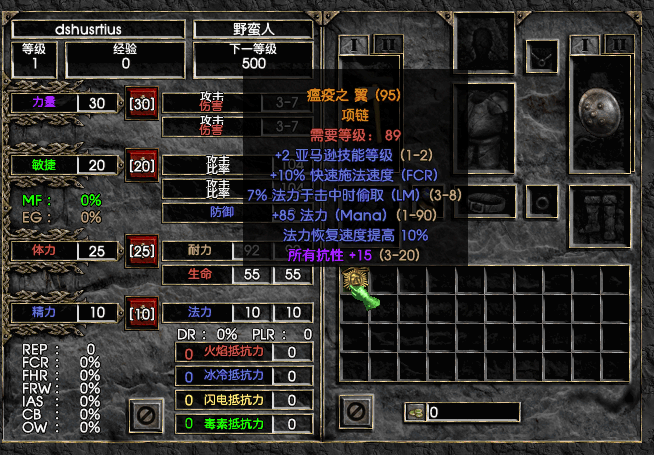Close the inventory panel

(x=354, y=410)
